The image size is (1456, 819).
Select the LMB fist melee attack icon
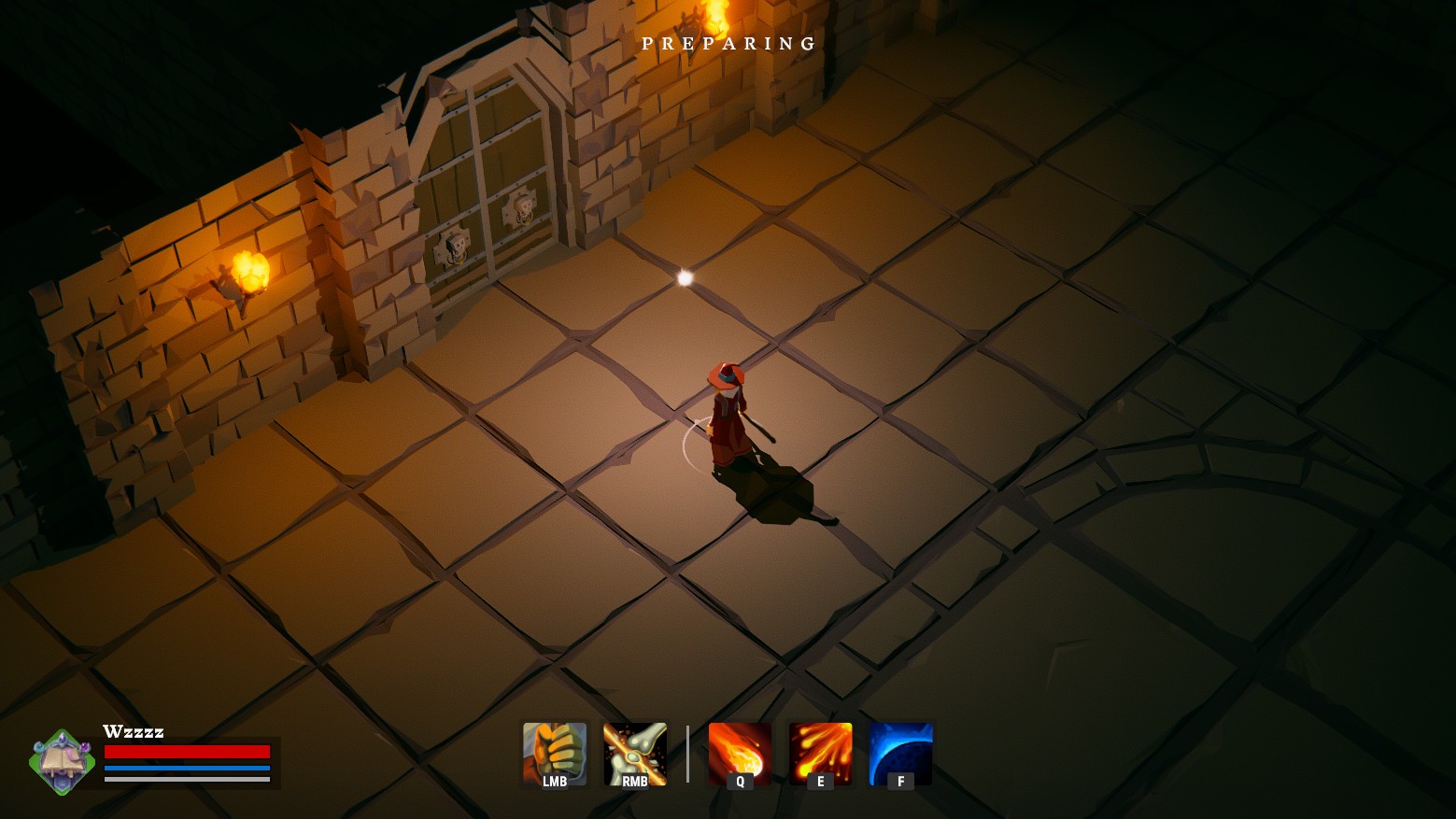(x=554, y=752)
